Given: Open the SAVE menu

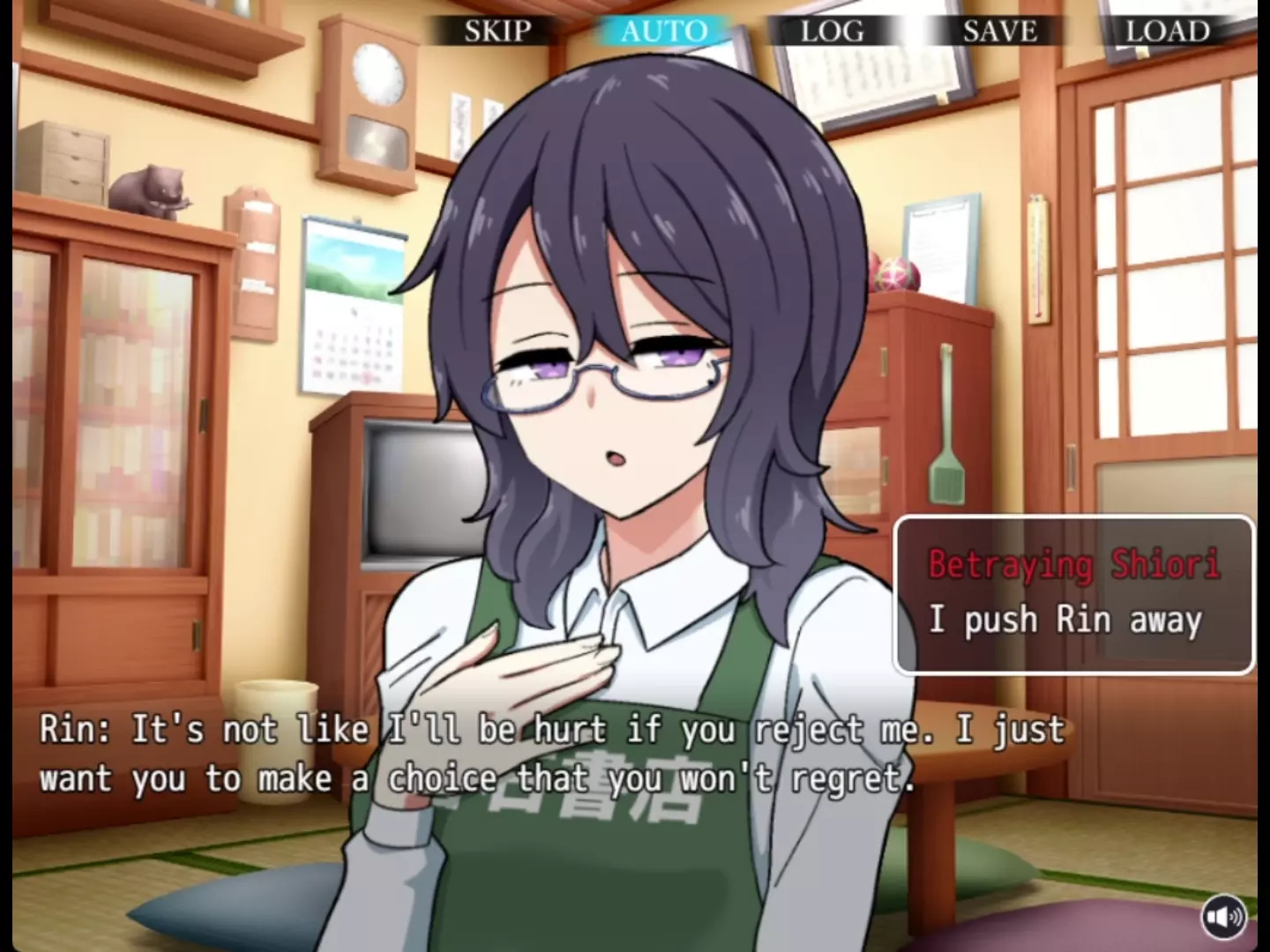Looking at the screenshot, I should pos(999,32).
